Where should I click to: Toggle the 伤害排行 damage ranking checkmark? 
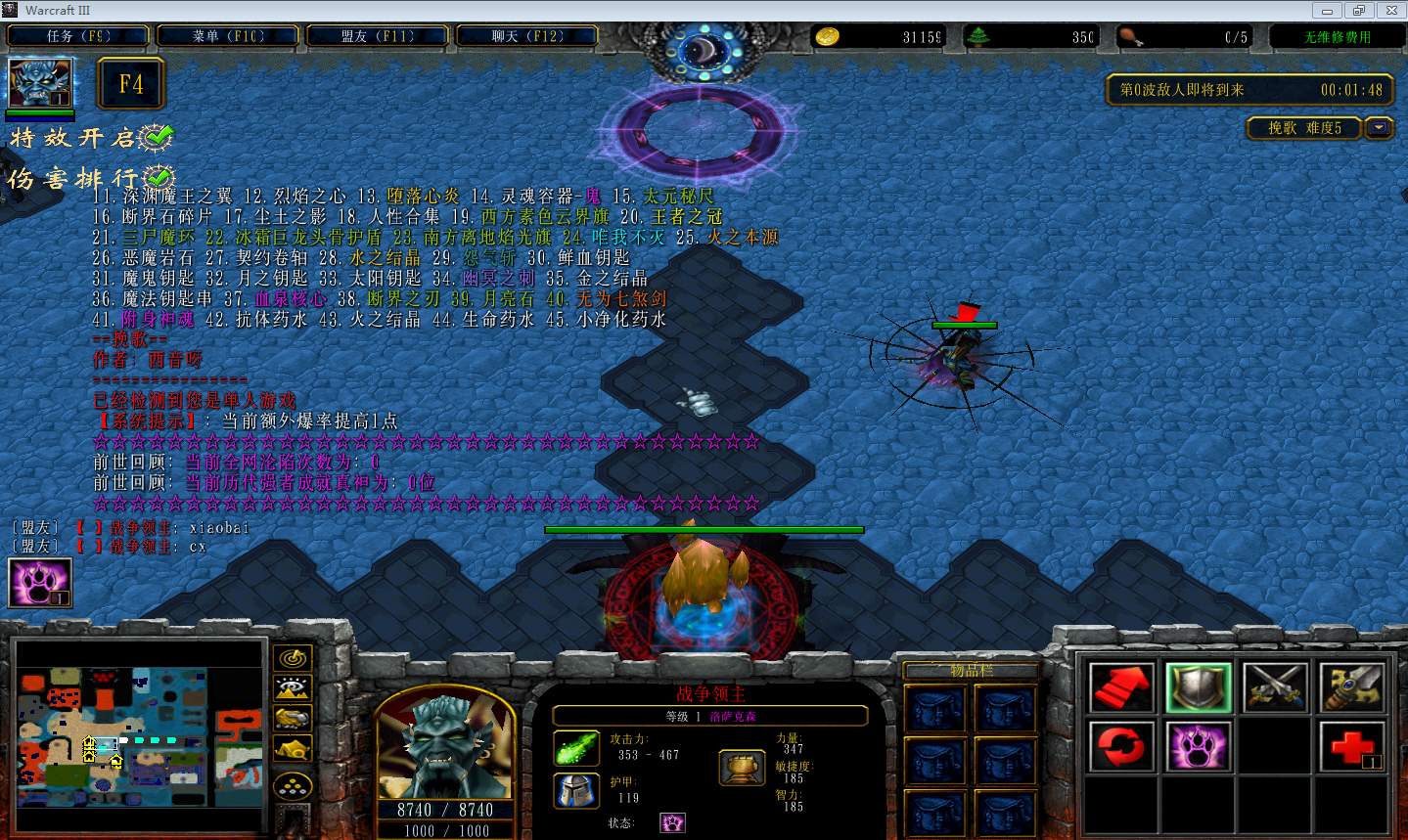pyautogui.click(x=158, y=178)
